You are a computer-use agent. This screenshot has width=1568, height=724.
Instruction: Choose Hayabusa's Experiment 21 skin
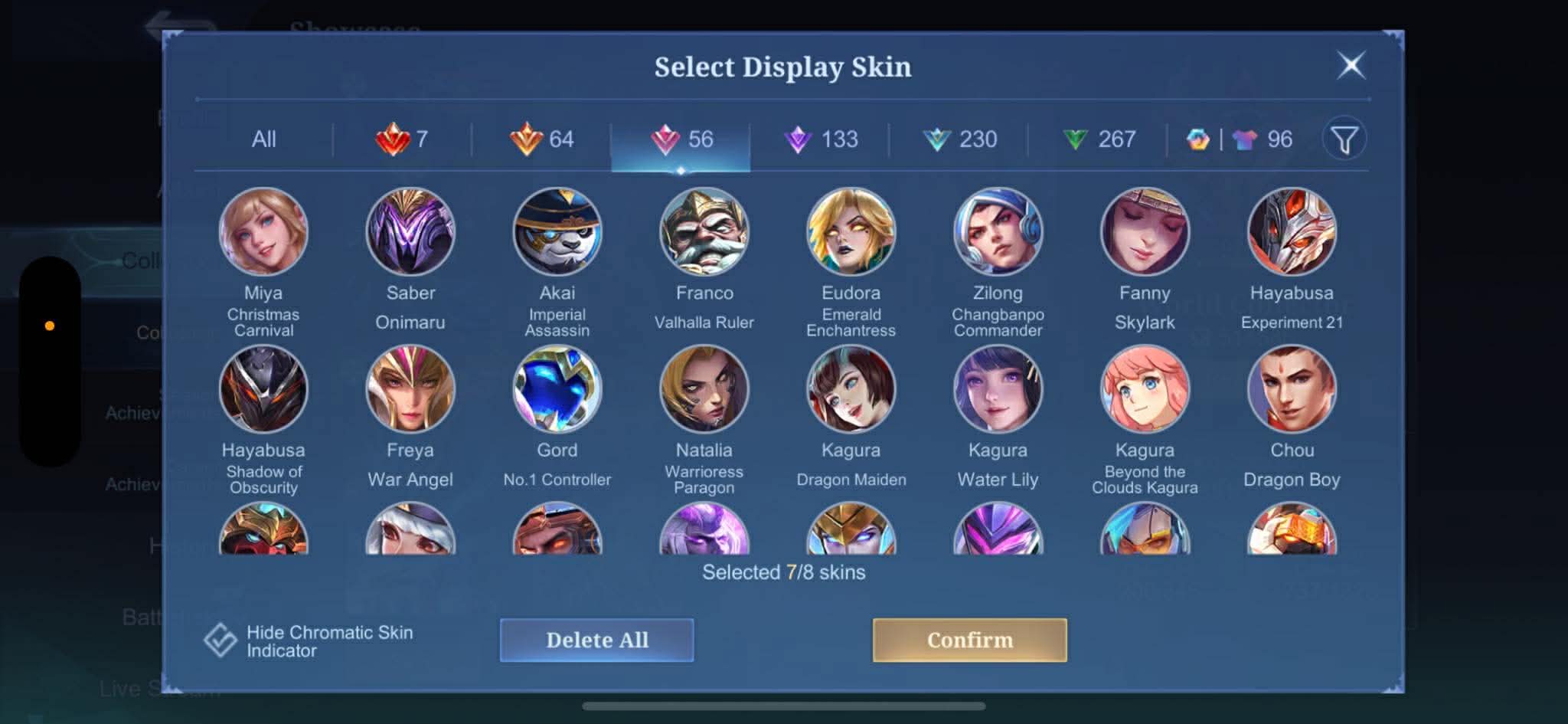point(1292,232)
